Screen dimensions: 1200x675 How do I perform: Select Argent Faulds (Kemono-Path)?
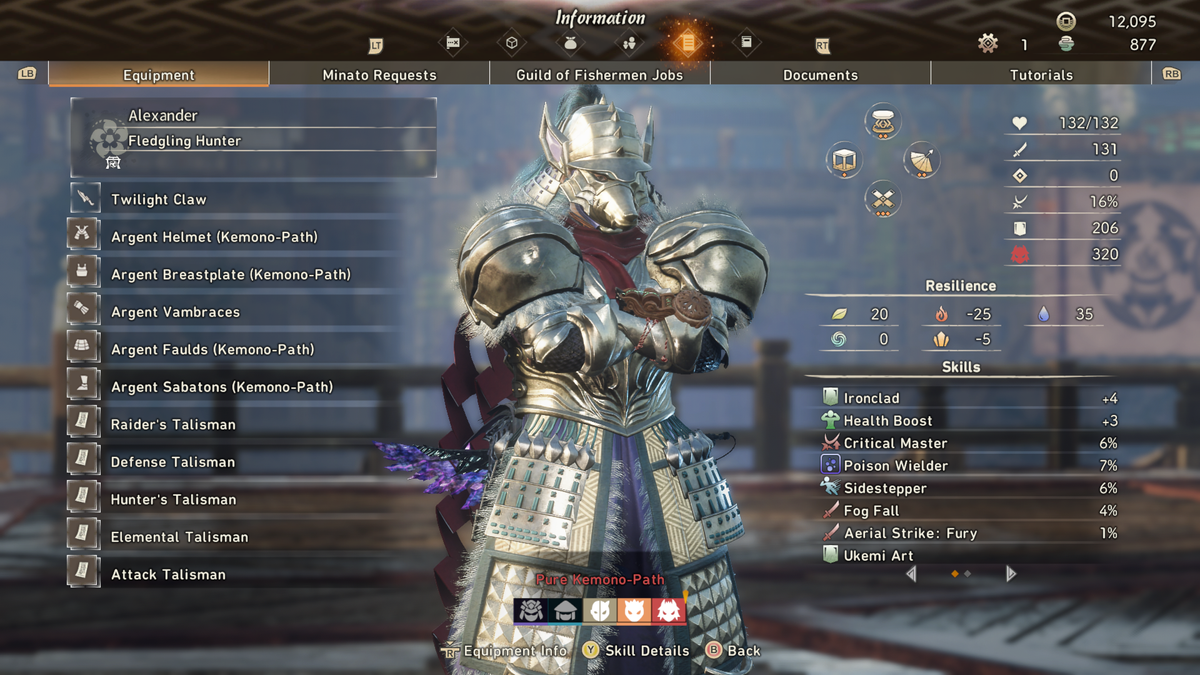212,349
